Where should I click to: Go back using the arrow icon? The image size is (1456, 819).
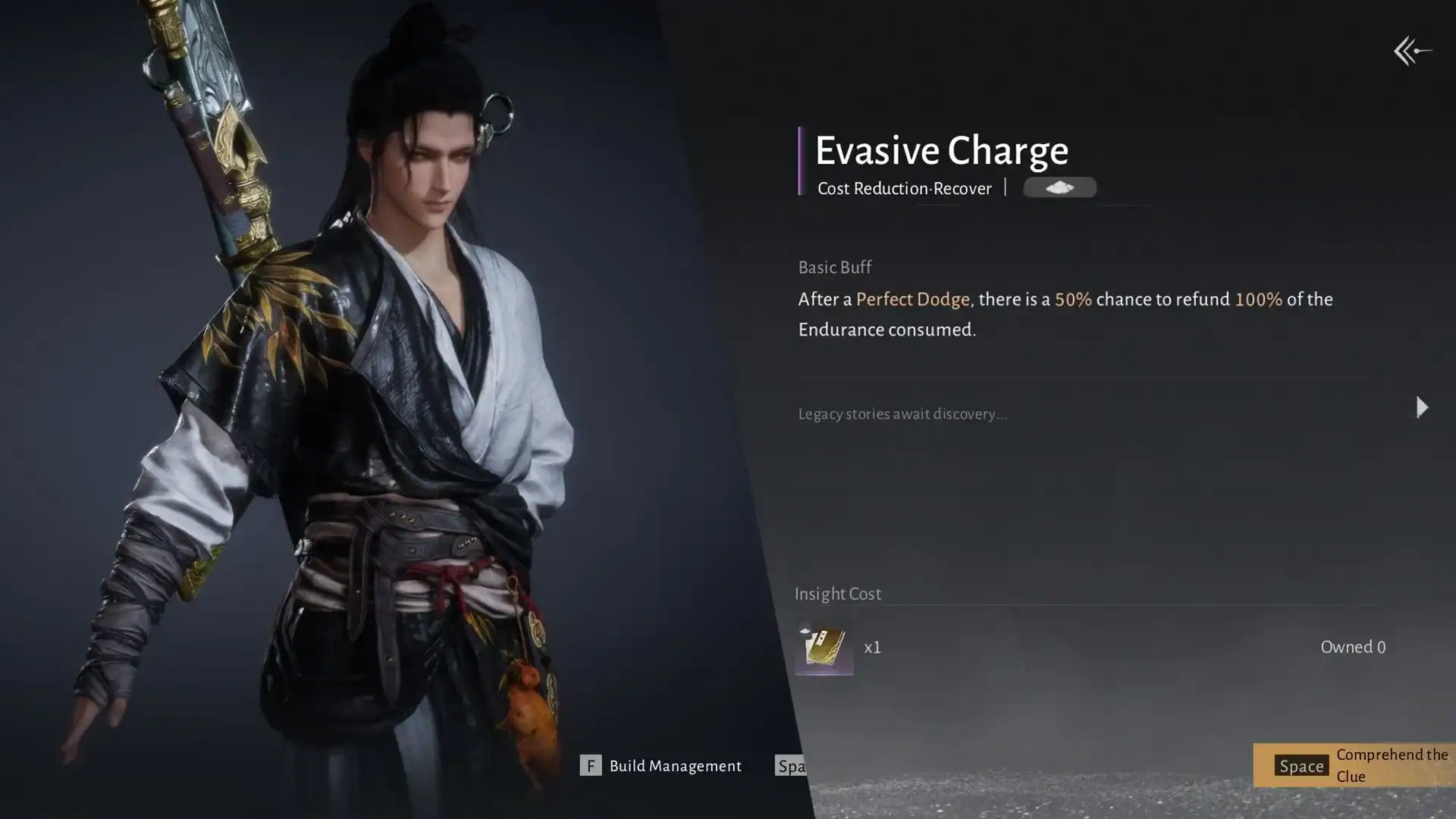click(x=1412, y=51)
